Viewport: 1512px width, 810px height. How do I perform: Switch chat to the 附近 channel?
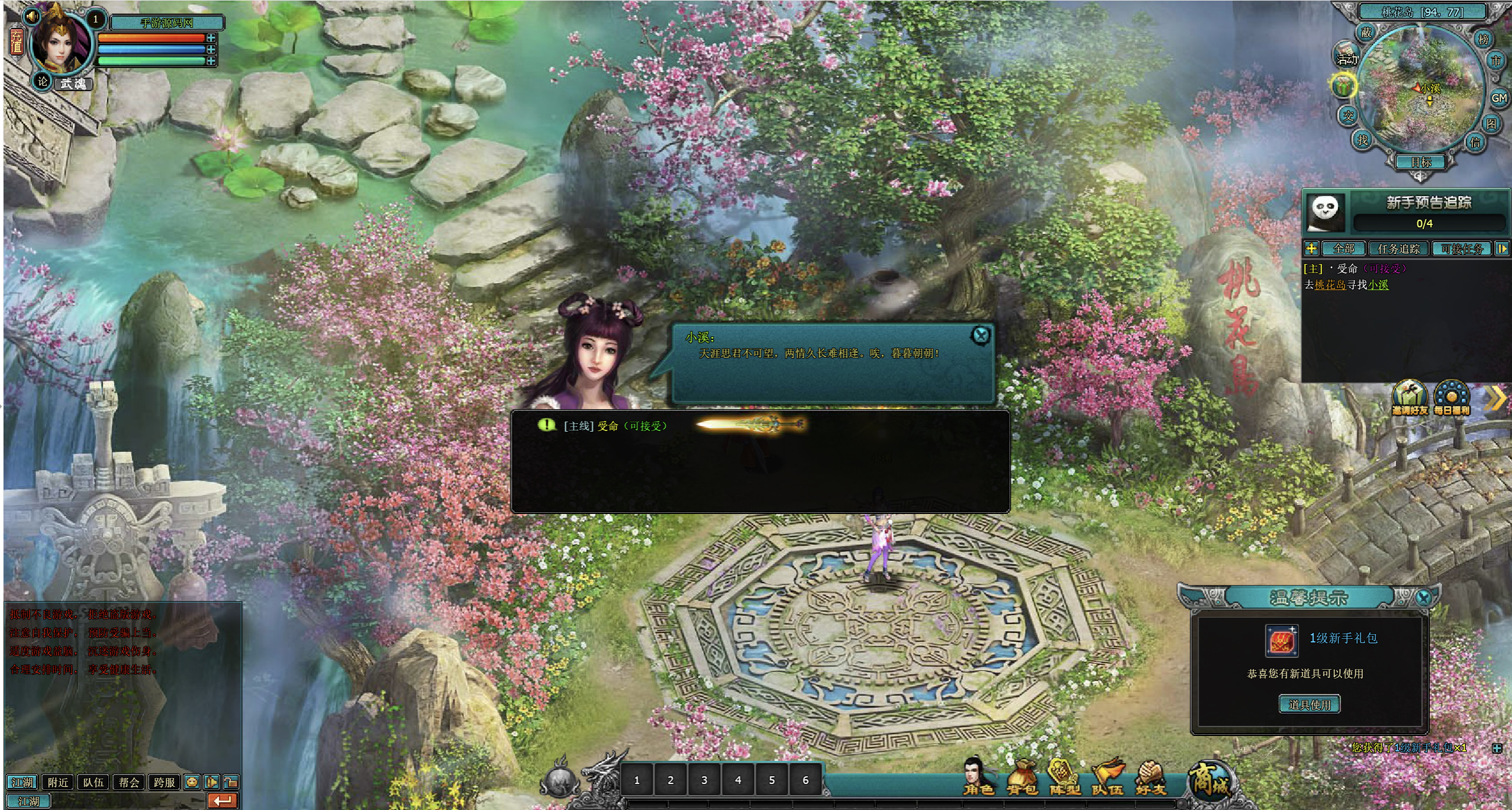(58, 782)
